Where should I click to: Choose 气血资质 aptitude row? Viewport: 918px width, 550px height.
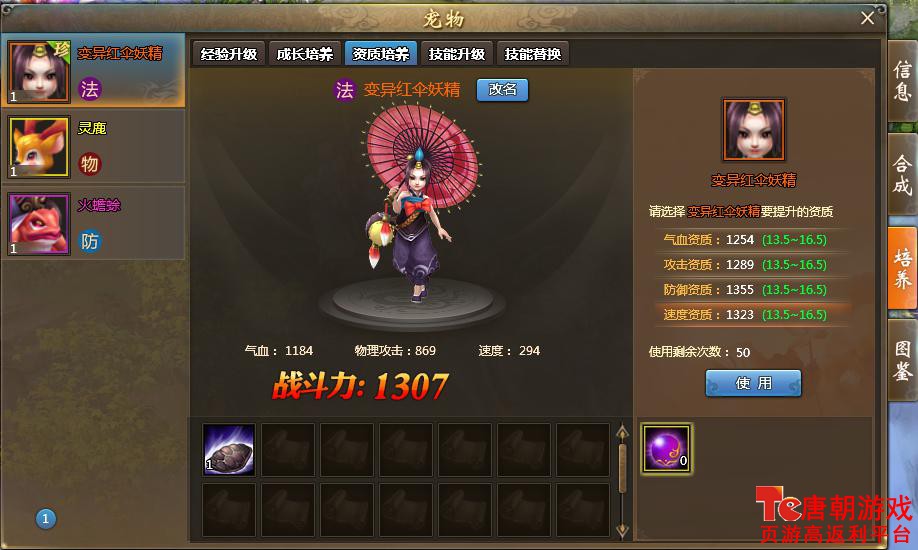pos(745,239)
